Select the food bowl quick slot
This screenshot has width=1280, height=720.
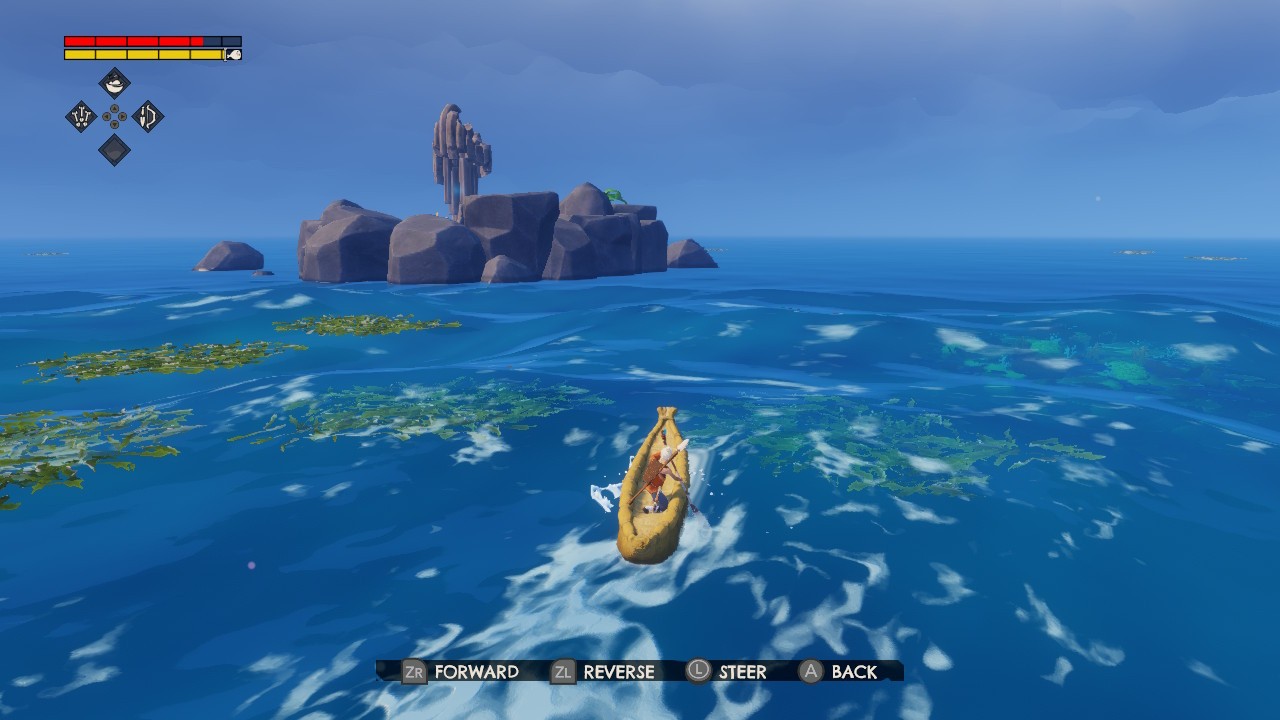pos(114,83)
